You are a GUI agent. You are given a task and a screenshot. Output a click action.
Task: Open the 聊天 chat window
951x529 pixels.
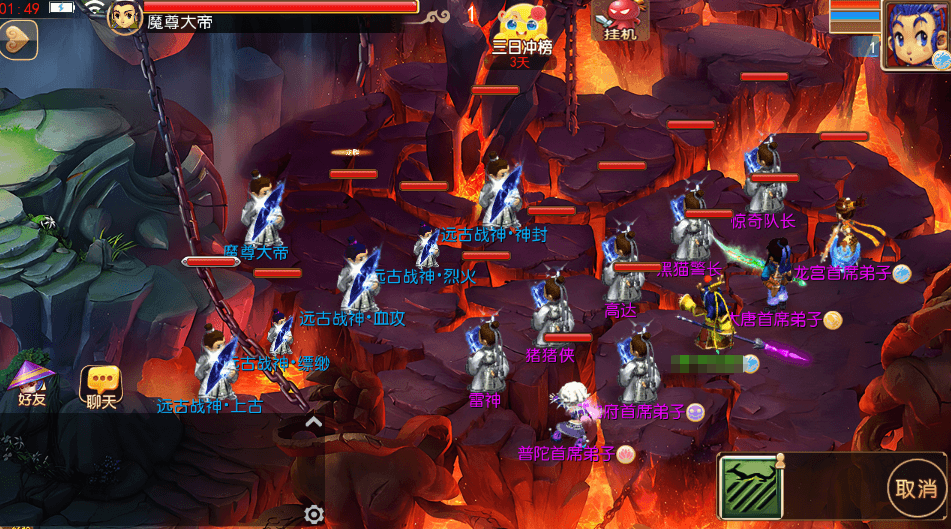point(101,386)
